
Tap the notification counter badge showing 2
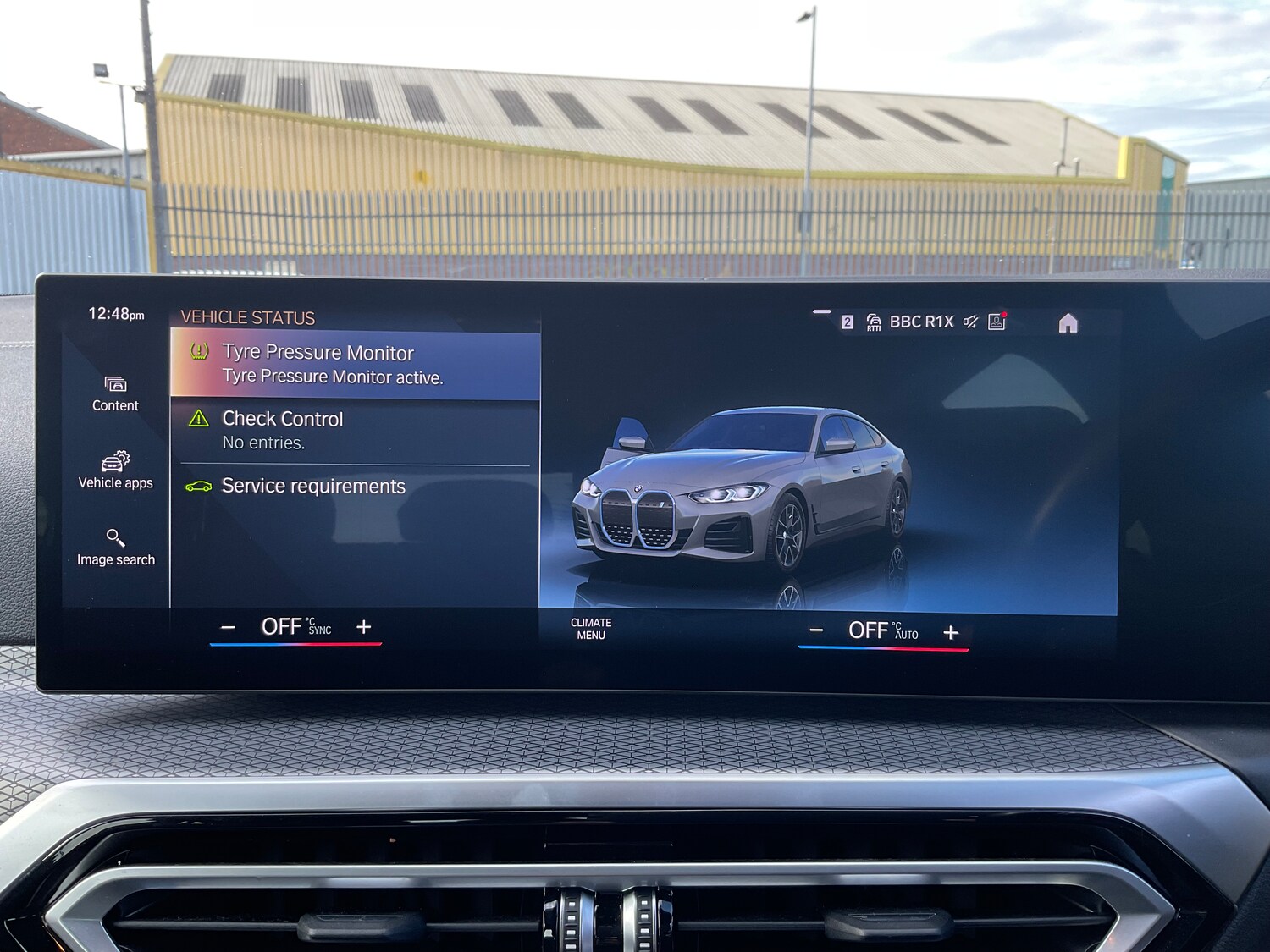(x=848, y=322)
